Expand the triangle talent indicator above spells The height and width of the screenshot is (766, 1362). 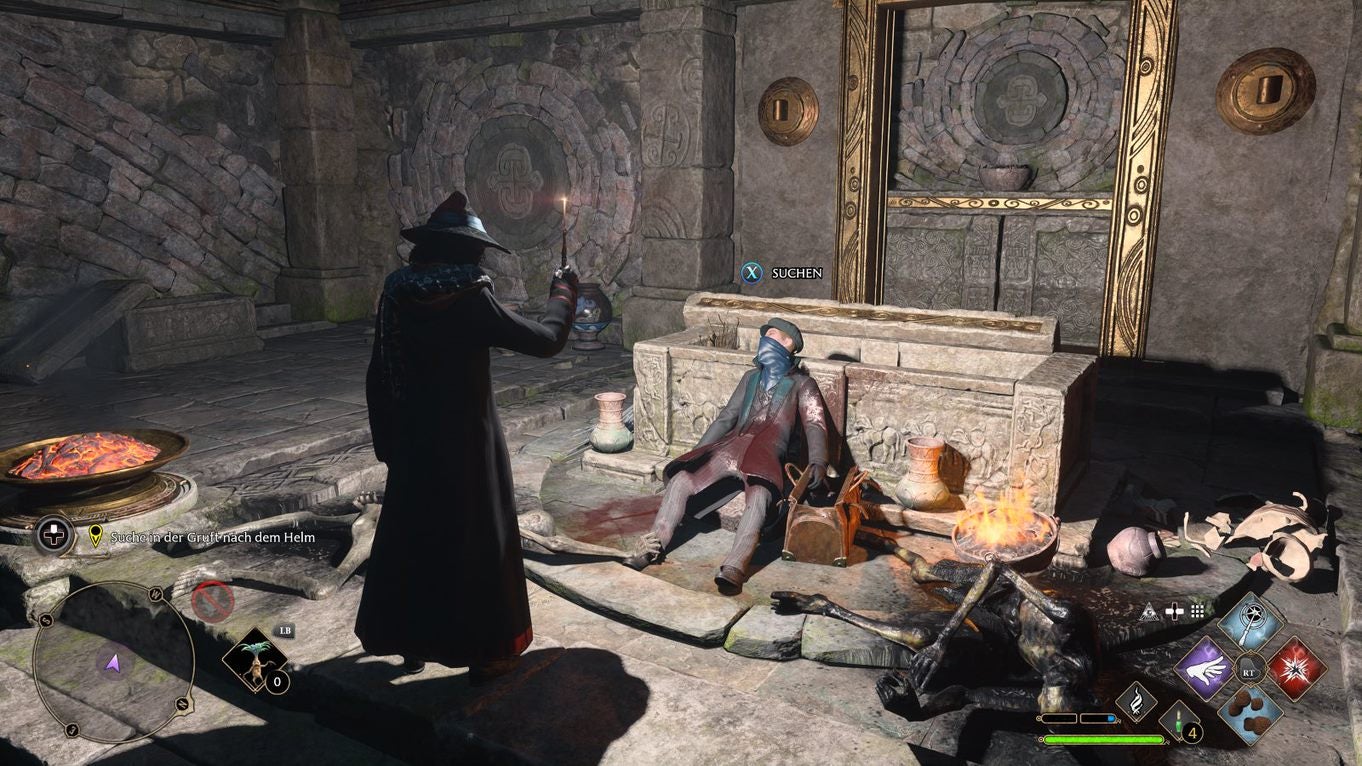tap(1150, 610)
